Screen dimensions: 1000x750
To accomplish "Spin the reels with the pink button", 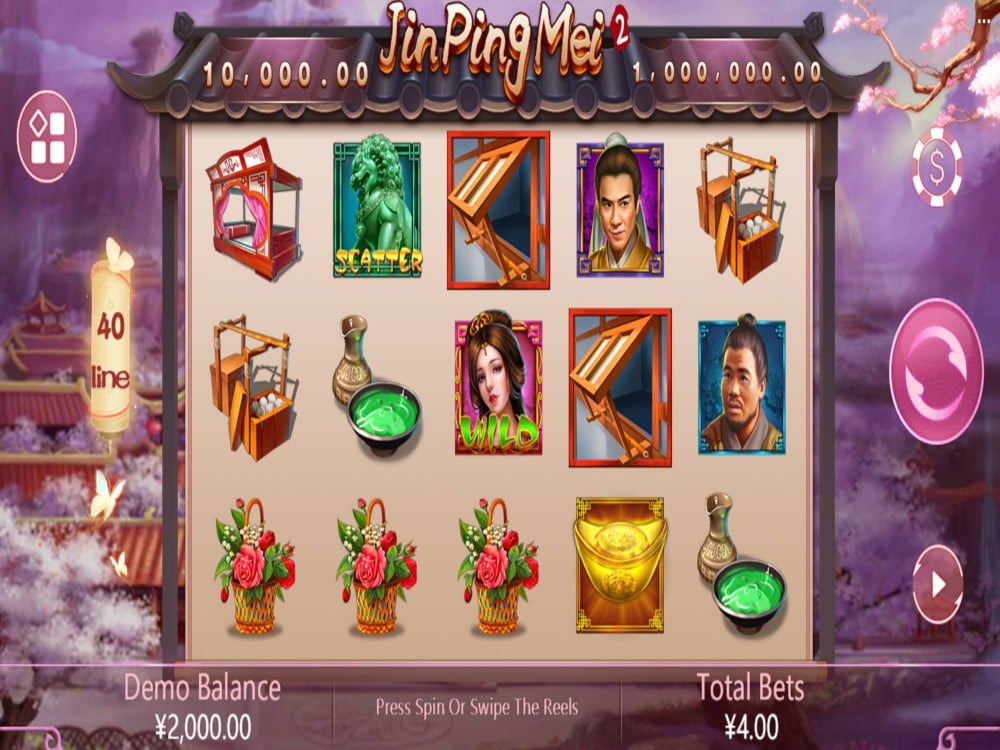I will tap(935, 371).
